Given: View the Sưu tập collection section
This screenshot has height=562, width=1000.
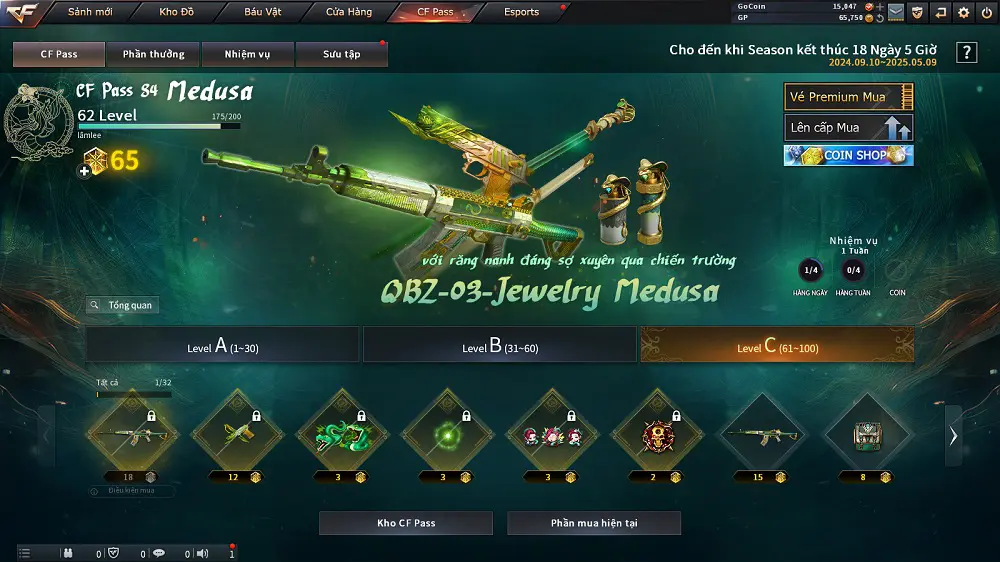Looking at the screenshot, I should click(x=341, y=54).
